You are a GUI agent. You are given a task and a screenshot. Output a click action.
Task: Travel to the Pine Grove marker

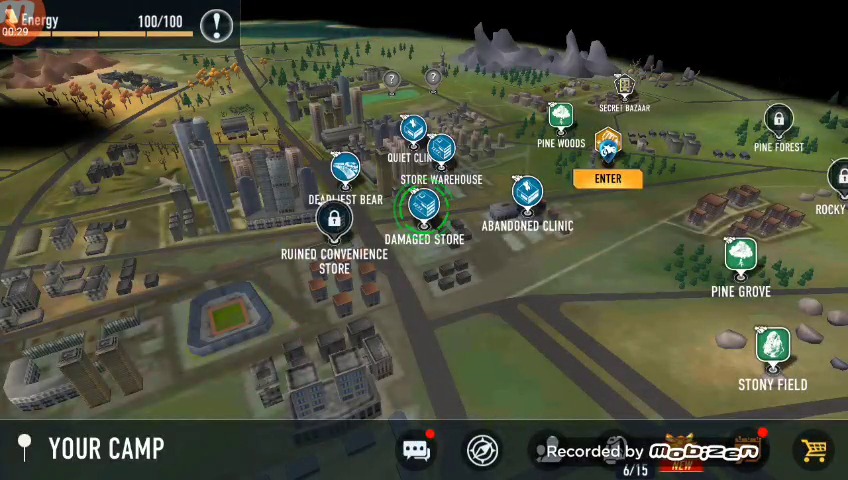coord(741,255)
